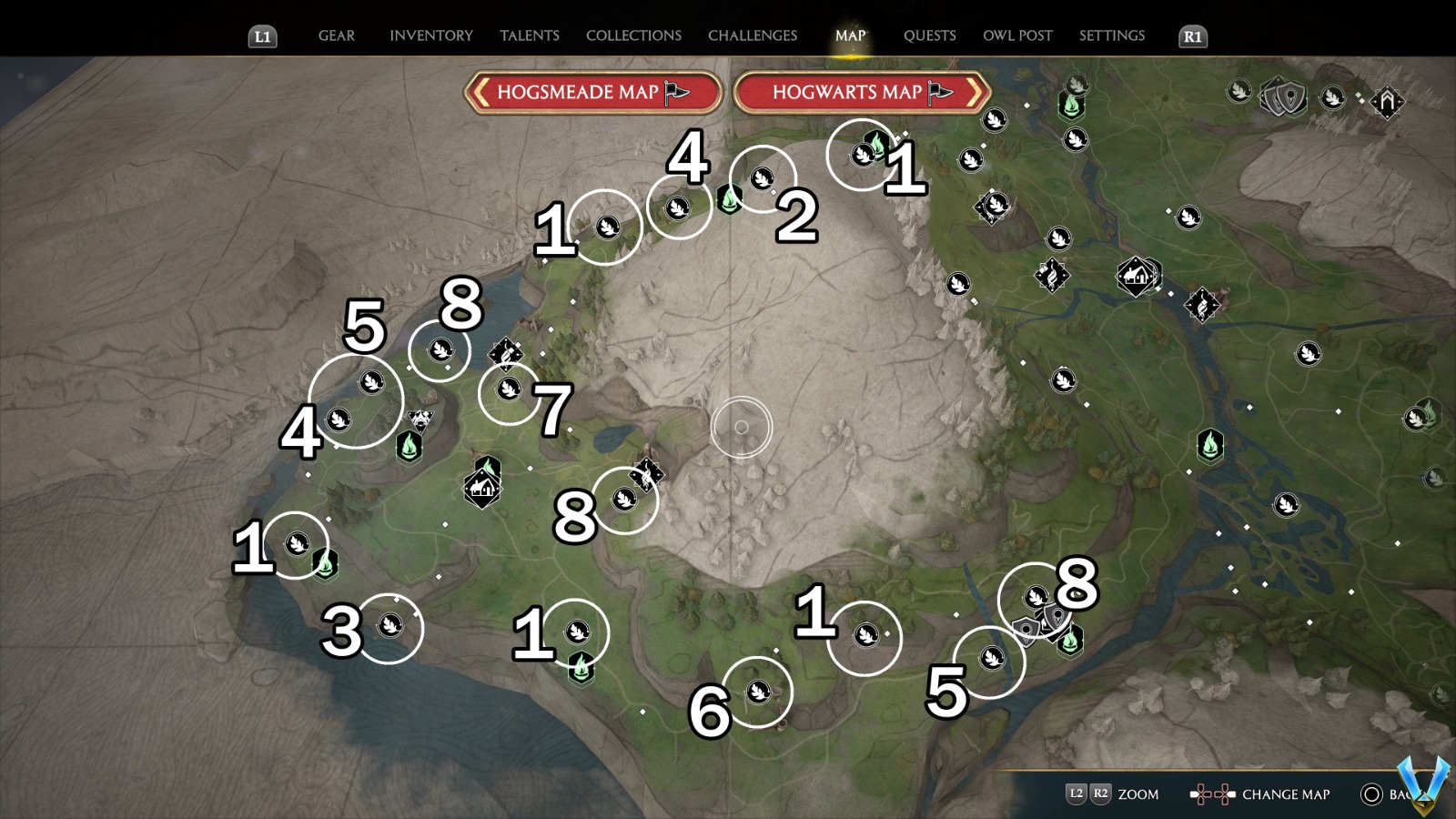This screenshot has height=819, width=1456.
Task: Open the Hogsmeade Map
Action: tap(591, 92)
